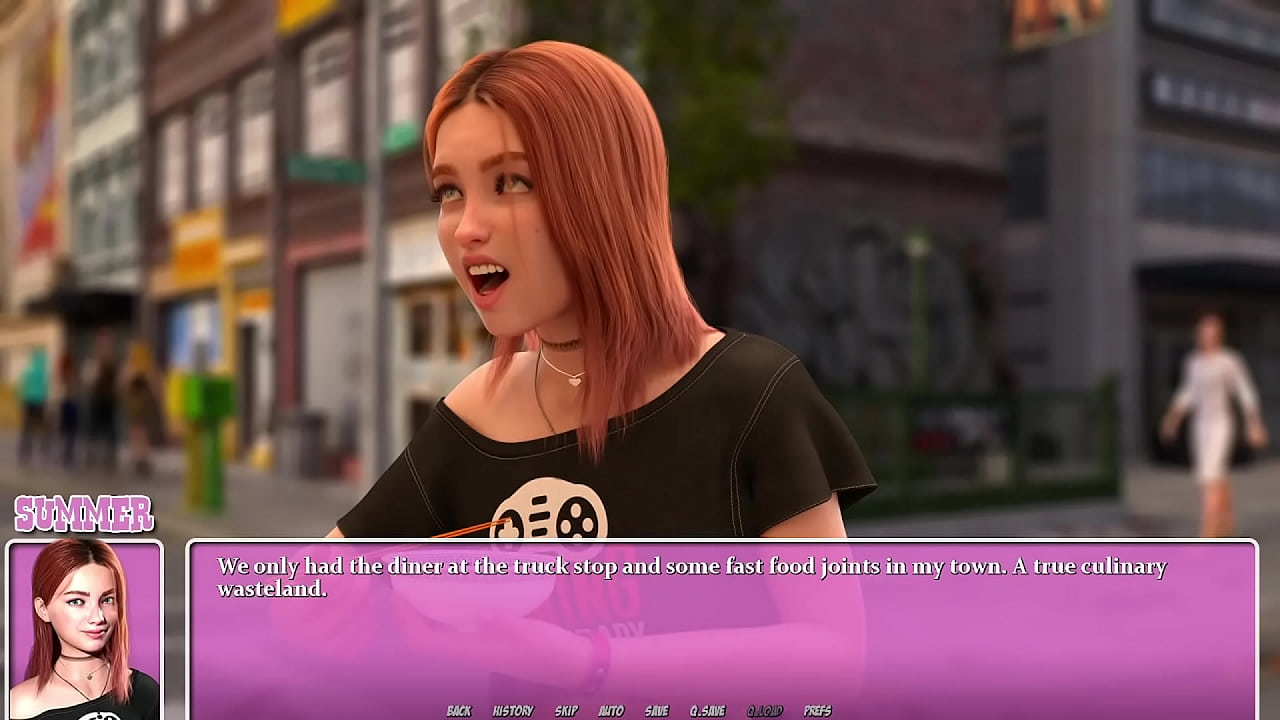Toggle AUTO text advance mode

(x=609, y=710)
